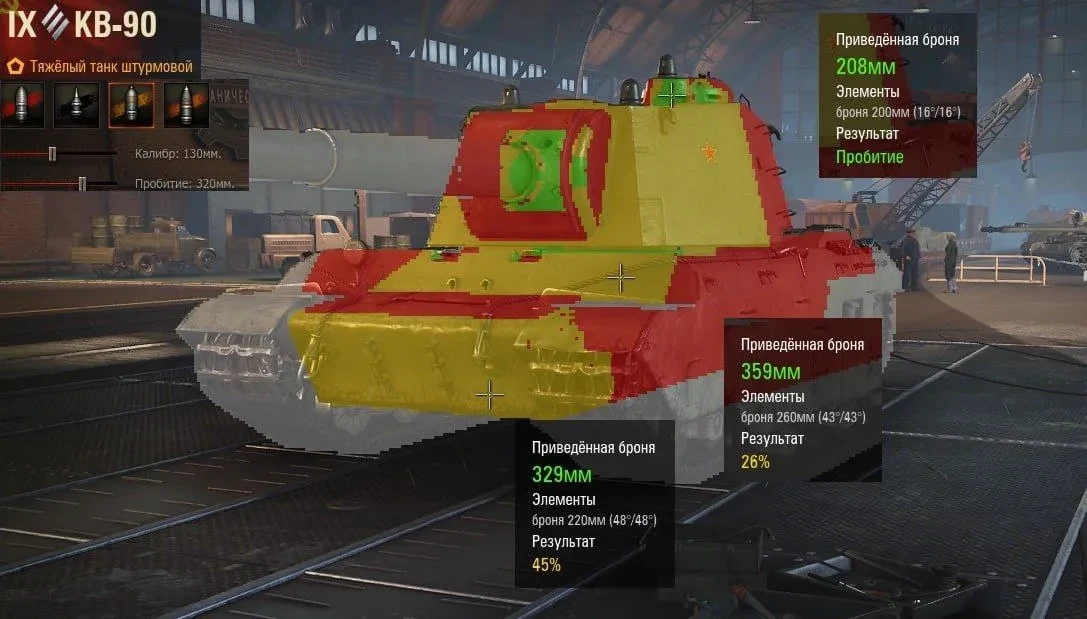Click the Калибр slider handle
Screen dimensions: 1087x619
click(x=52, y=154)
